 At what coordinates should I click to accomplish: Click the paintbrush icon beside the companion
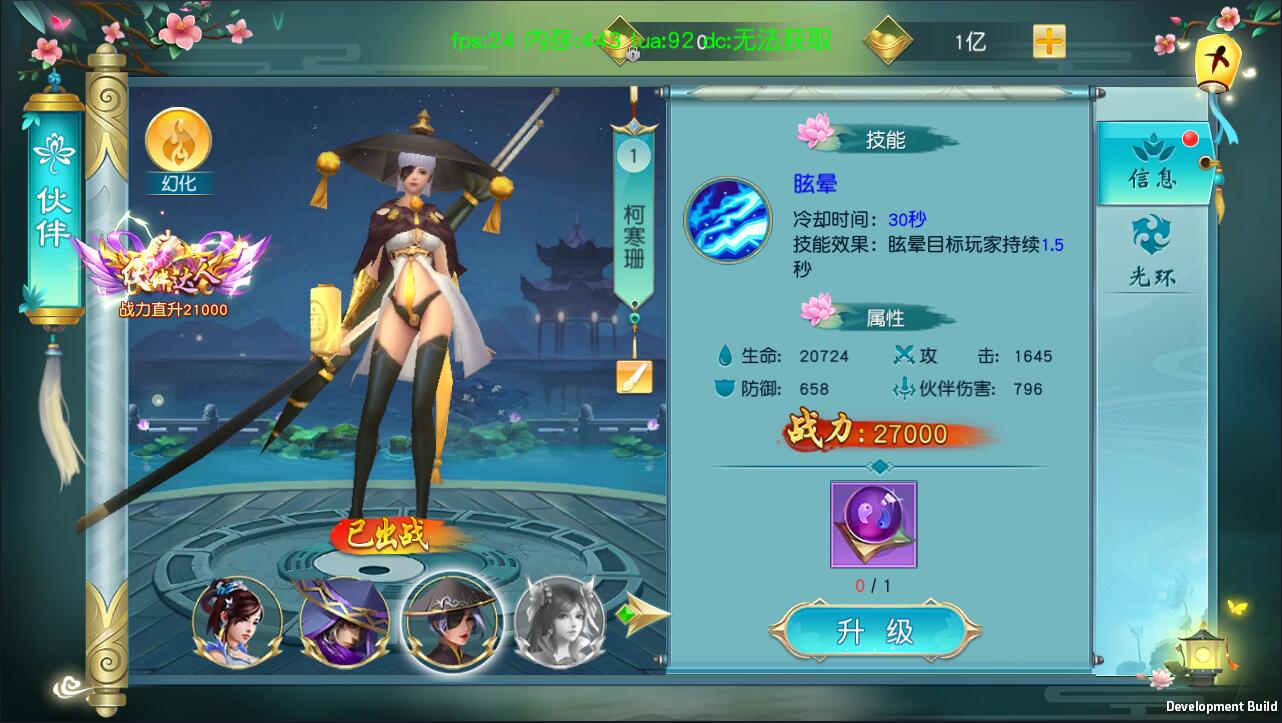637,377
